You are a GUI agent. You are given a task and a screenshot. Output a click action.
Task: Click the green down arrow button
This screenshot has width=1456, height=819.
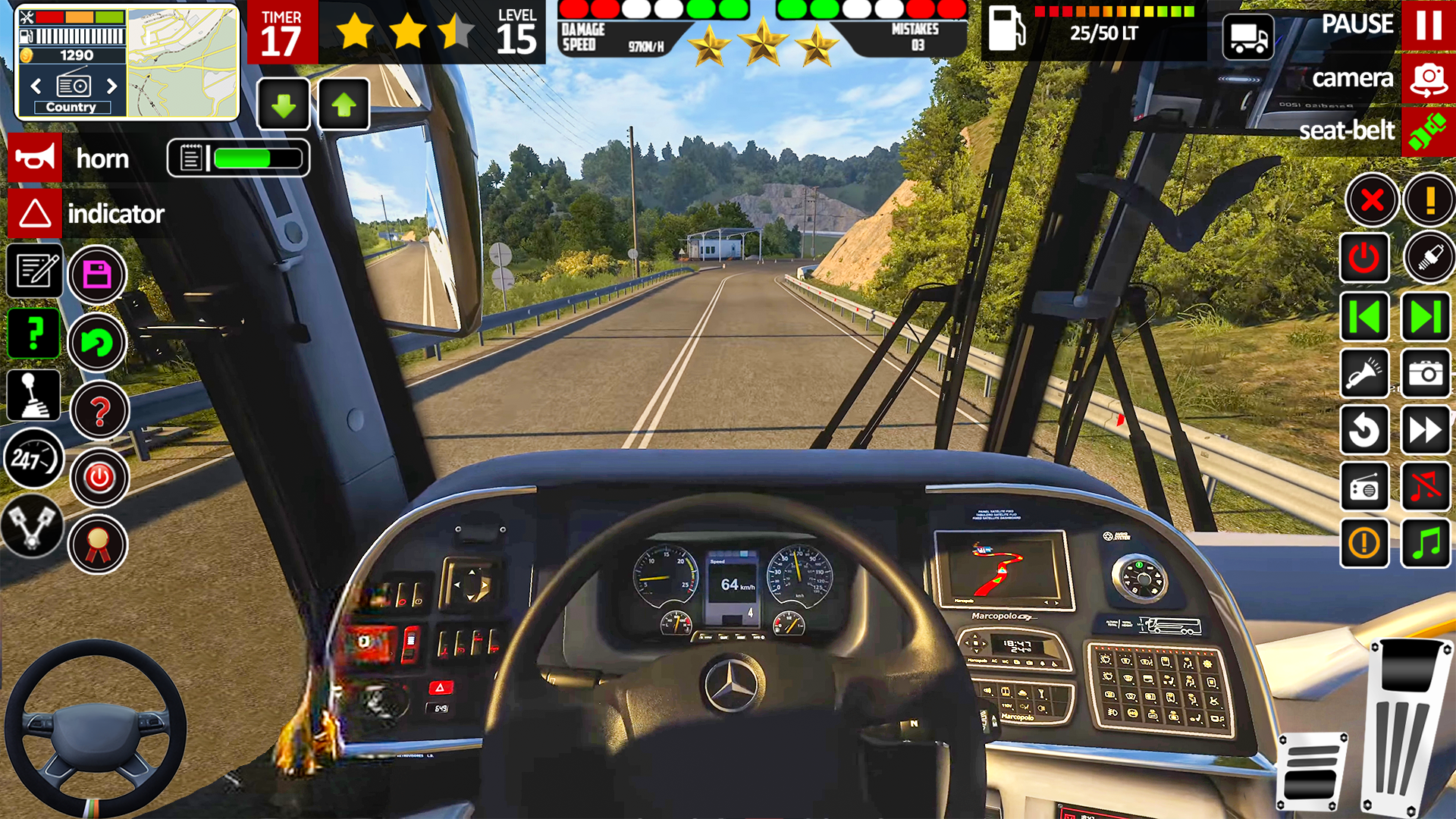tap(284, 105)
